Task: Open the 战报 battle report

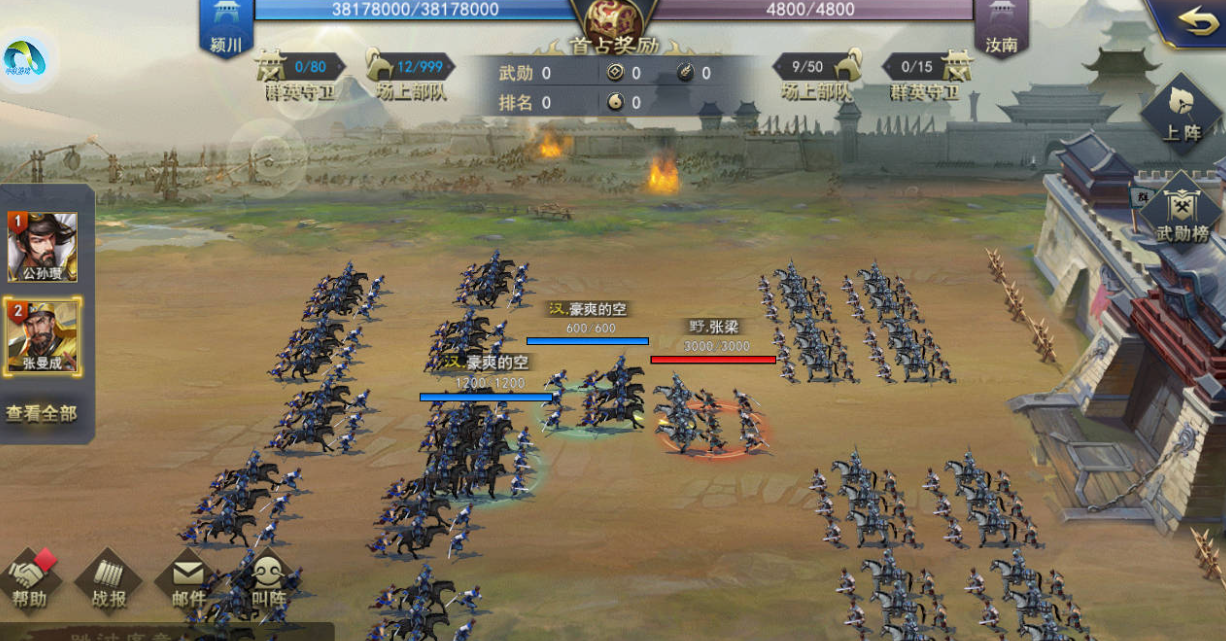Action: 108,580
